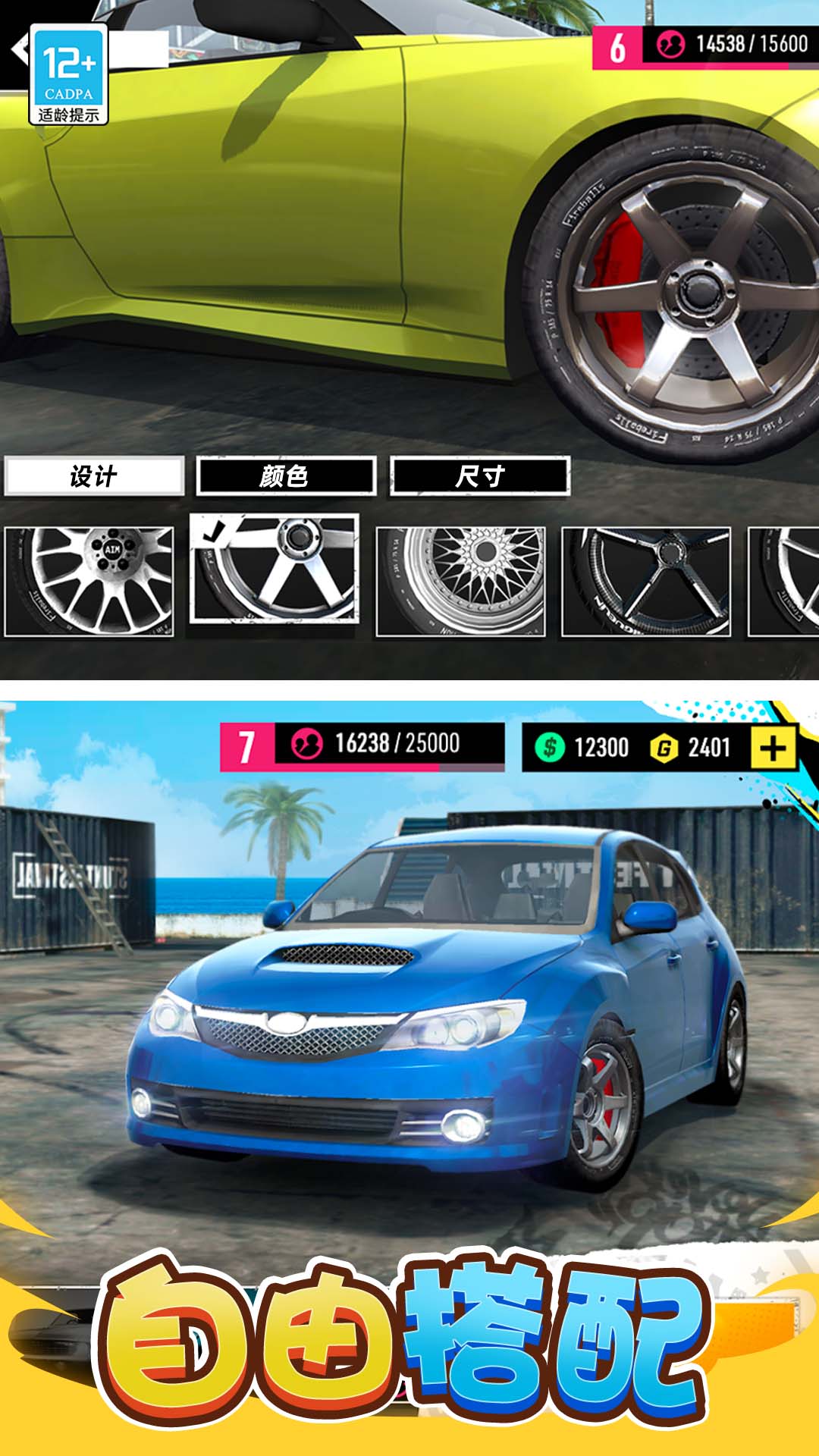This screenshot has width=819, height=1456.
Task: Choose the thin black-spoke wheel design
Action: tap(646, 581)
